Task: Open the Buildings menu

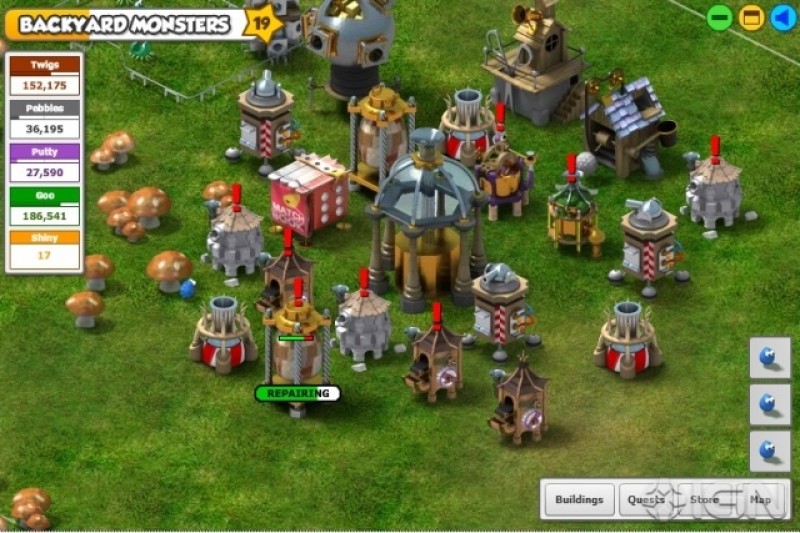Action: pos(579,499)
